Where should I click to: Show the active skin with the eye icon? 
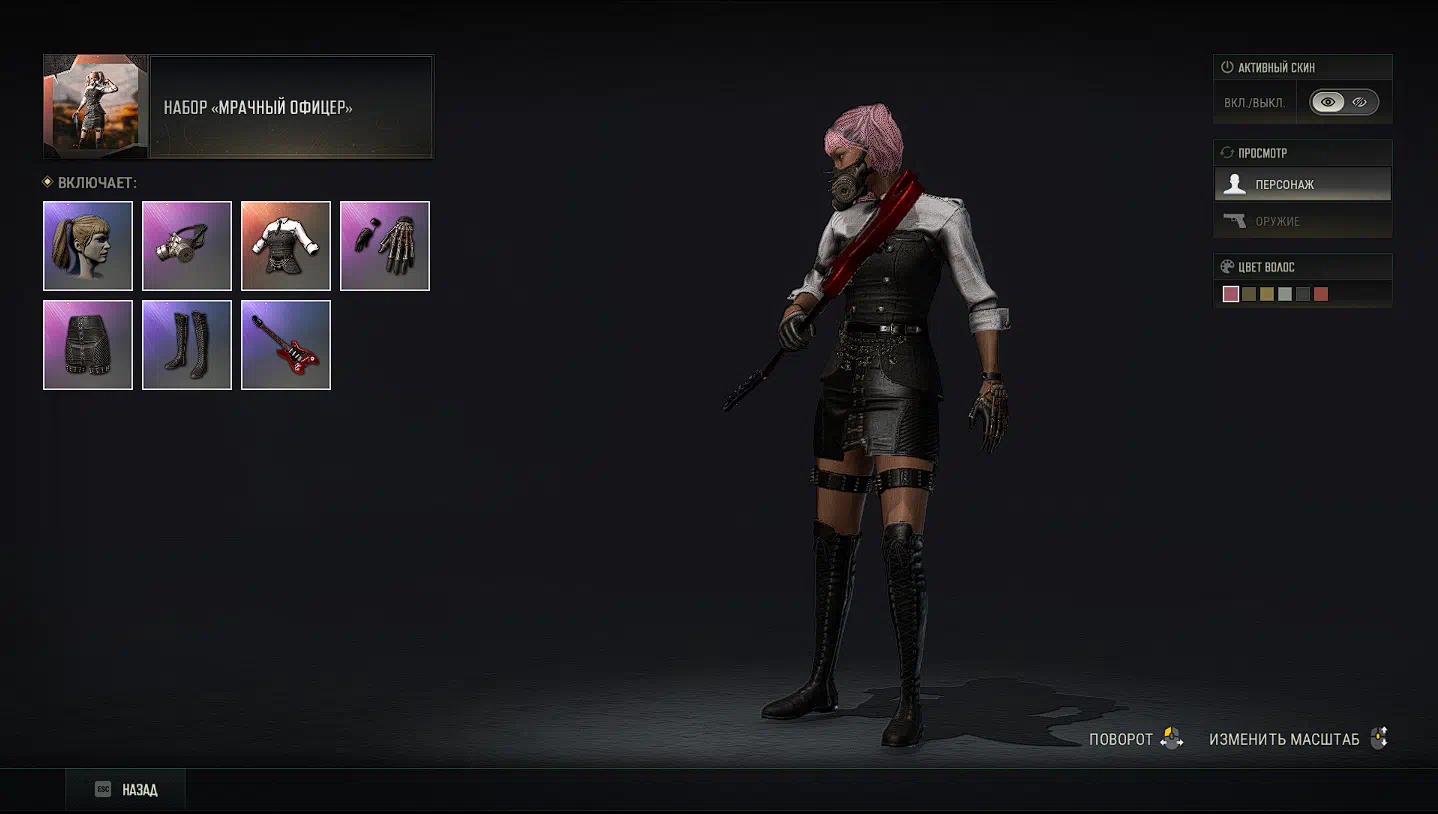click(1328, 102)
